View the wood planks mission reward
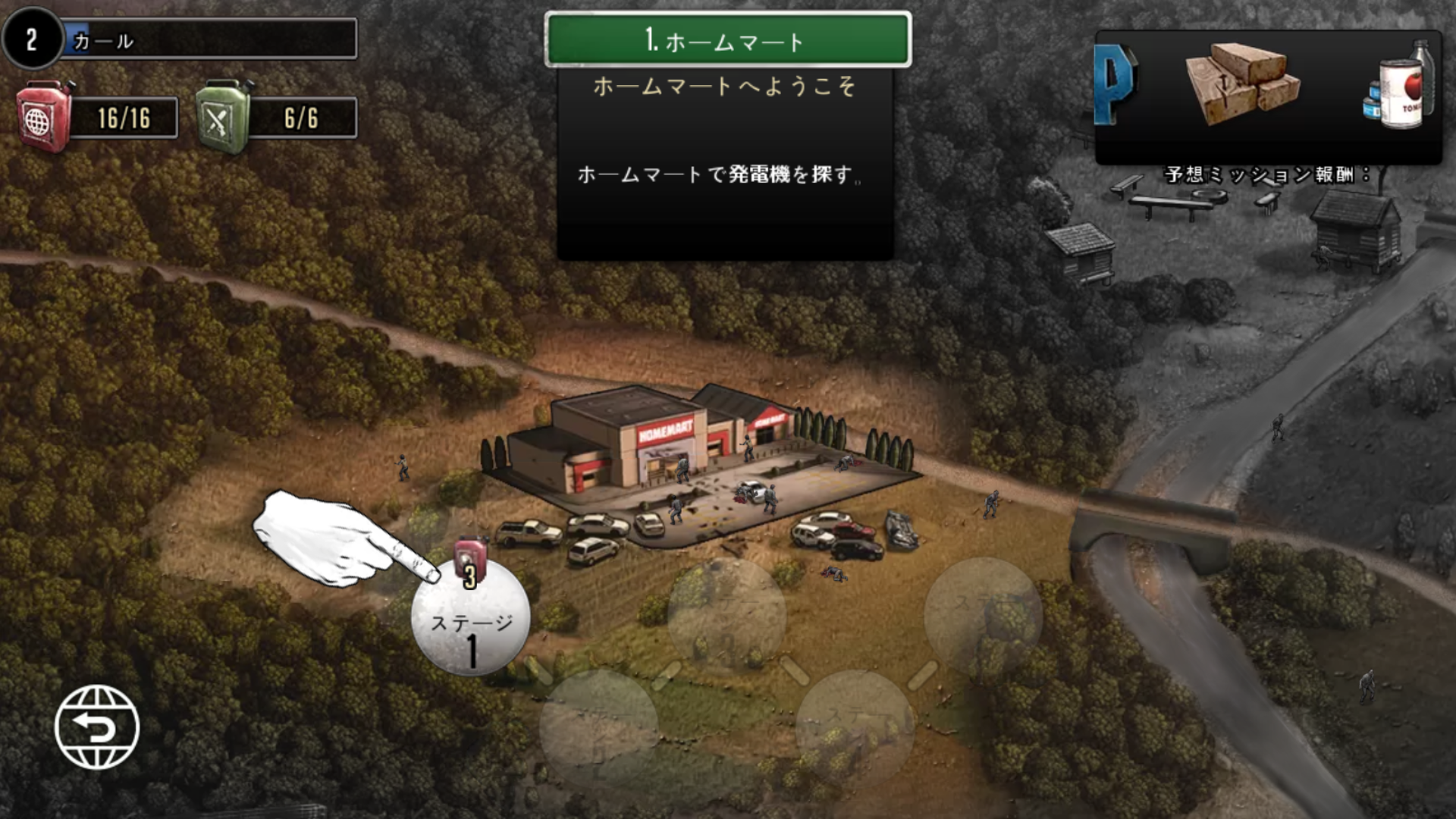This screenshot has width=1456, height=819. point(1242,83)
